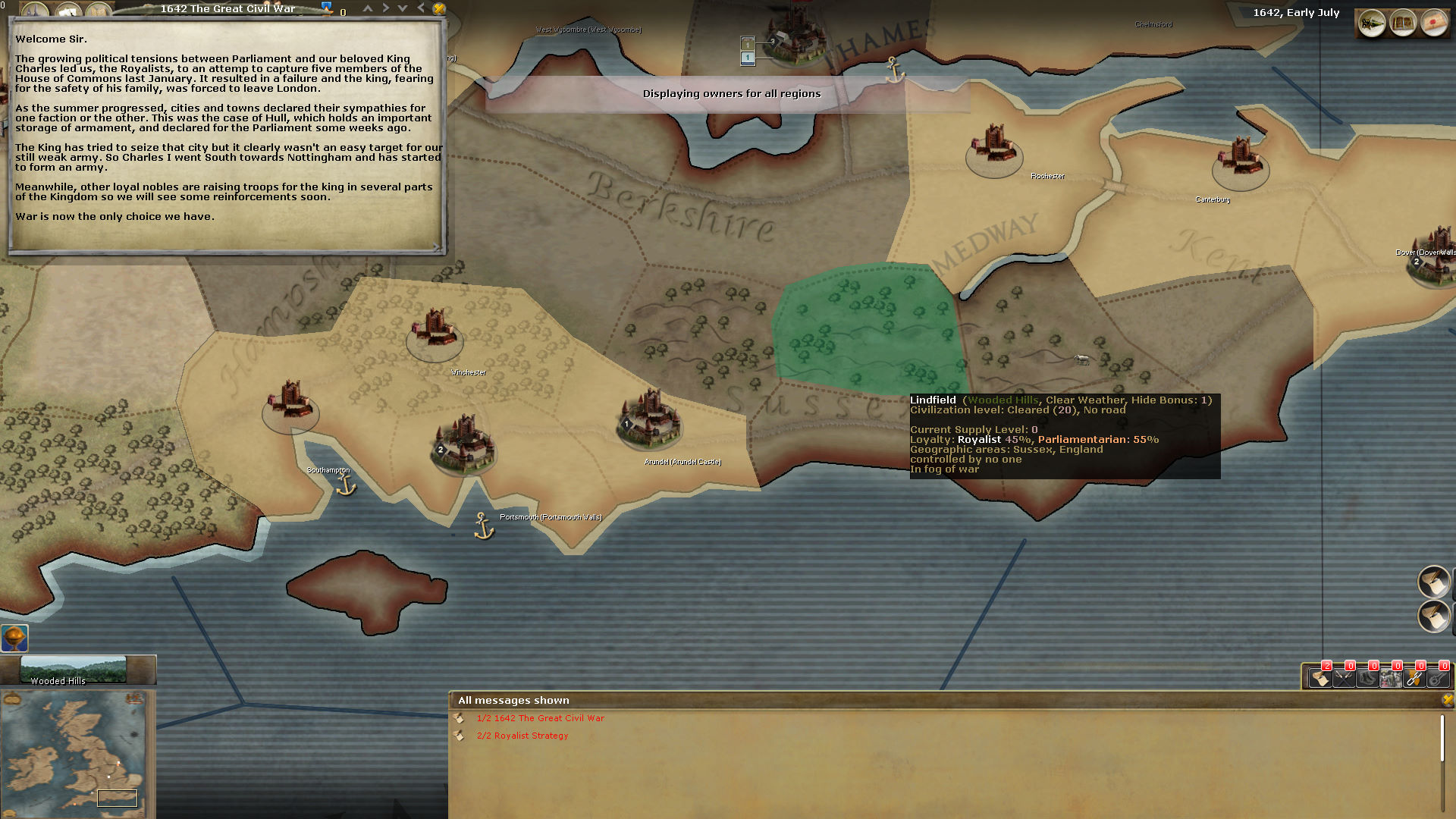
Task: Filter messages by the soldiers portrait icon
Action: pyautogui.click(x=1391, y=677)
